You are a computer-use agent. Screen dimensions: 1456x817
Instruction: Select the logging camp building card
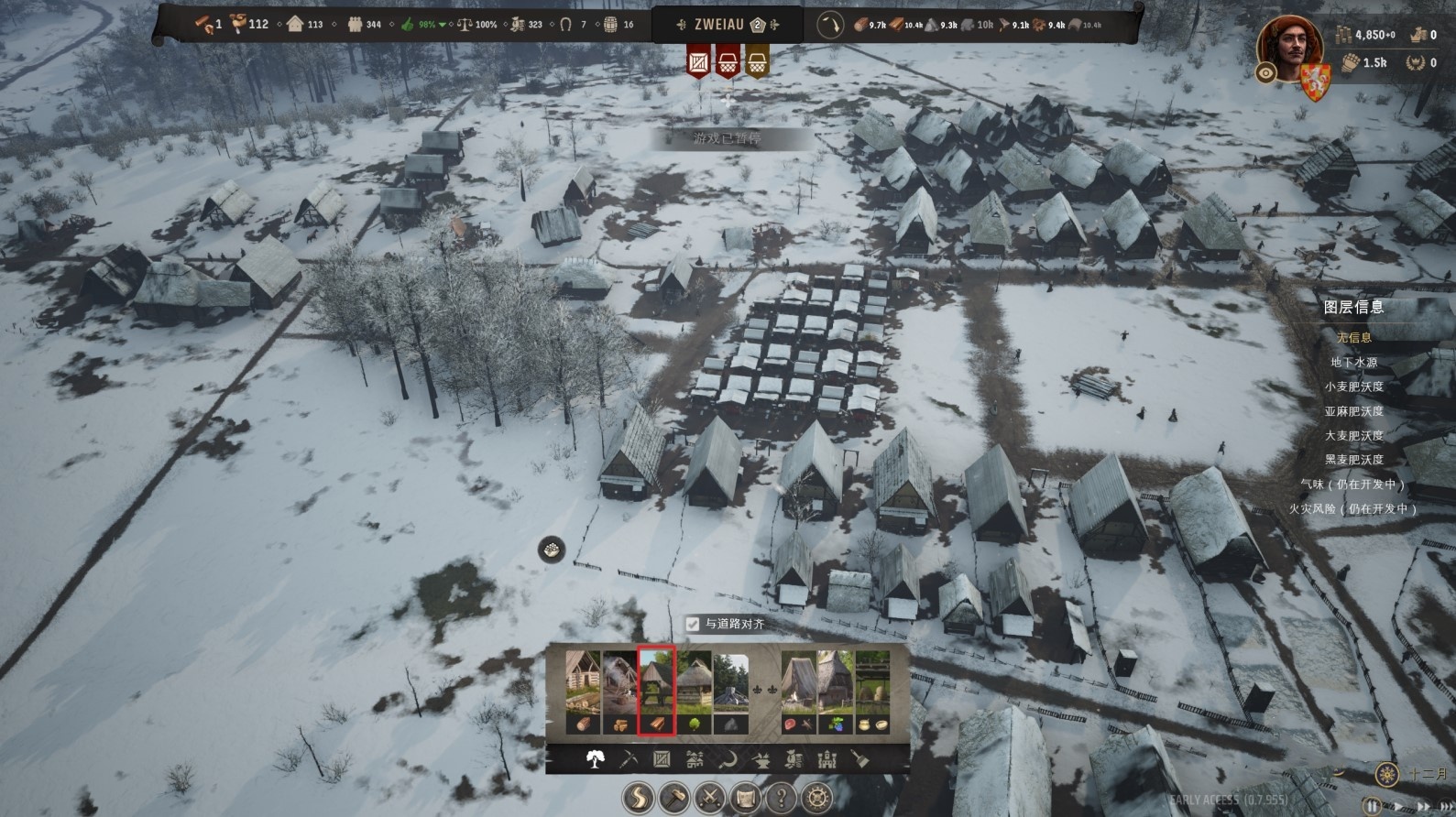point(583,692)
